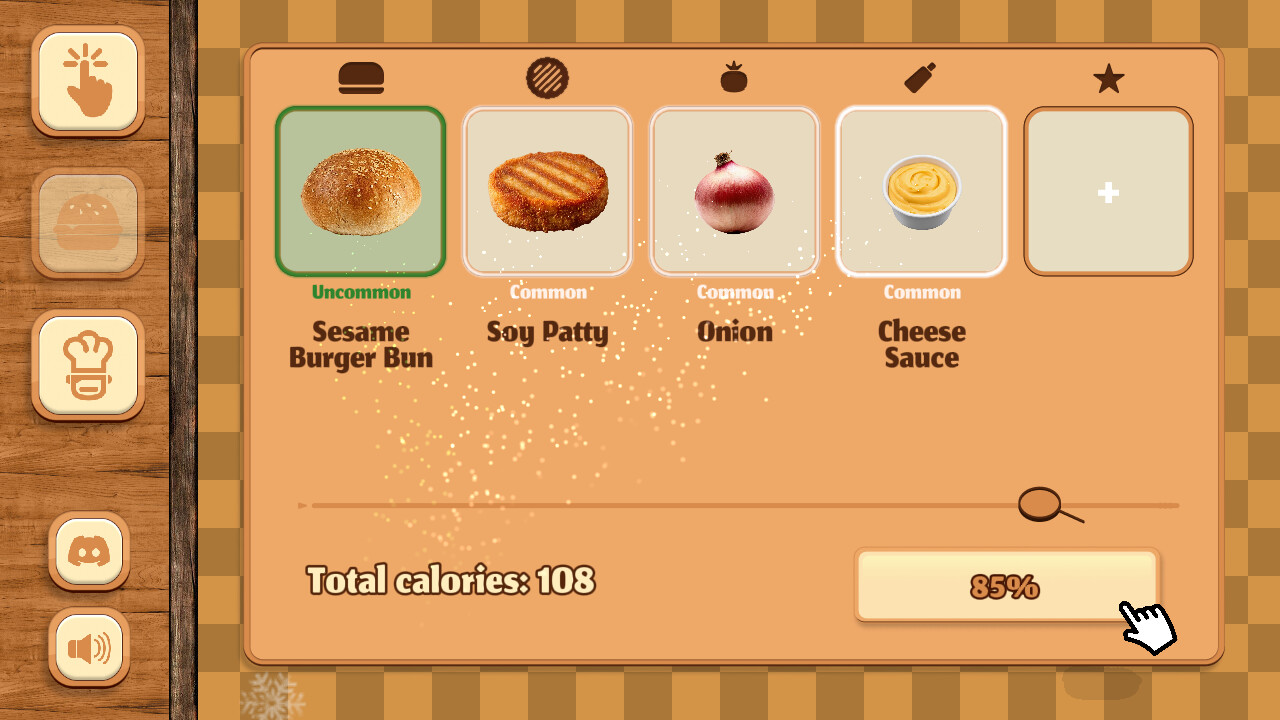
Task: Open the Cheese Sauce ingredient card
Action: coord(921,190)
